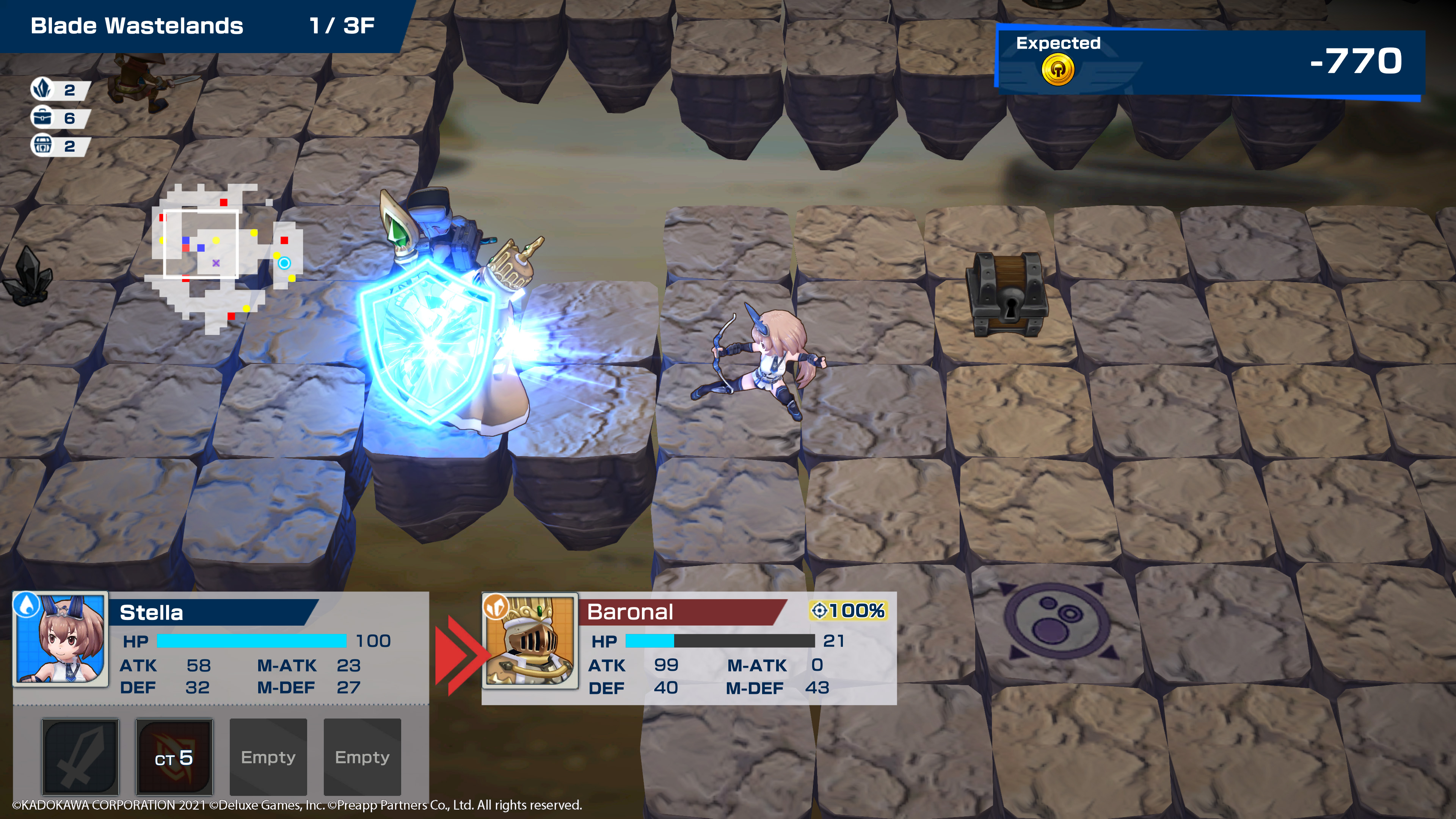Select the sword attack skill slot
Image resolution: width=1456 pixels, height=819 pixels.
pos(80,756)
